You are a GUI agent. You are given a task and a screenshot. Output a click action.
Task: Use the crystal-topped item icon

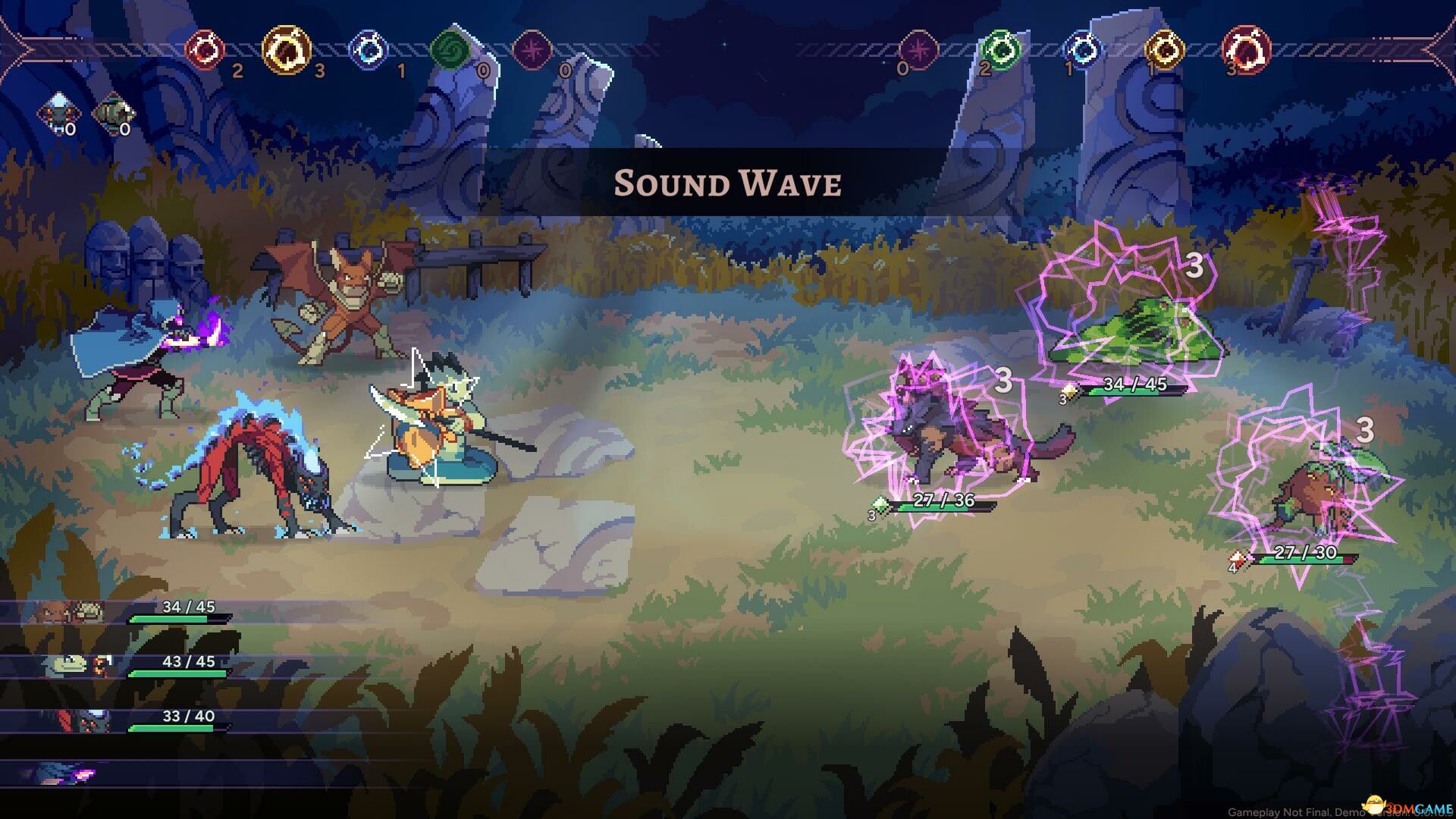58,113
